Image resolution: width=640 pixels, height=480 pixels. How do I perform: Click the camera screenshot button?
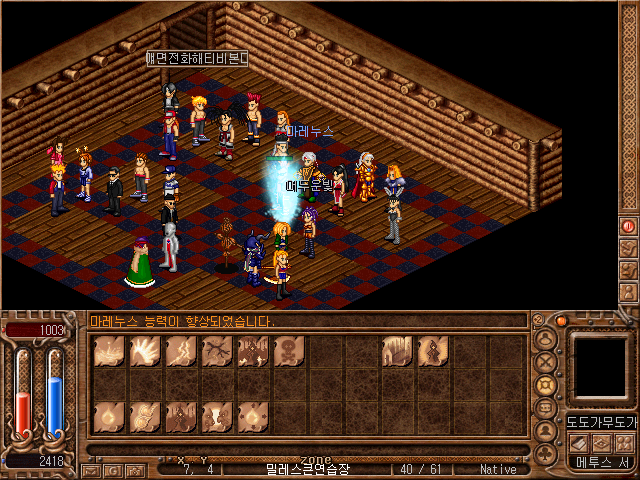(136, 470)
